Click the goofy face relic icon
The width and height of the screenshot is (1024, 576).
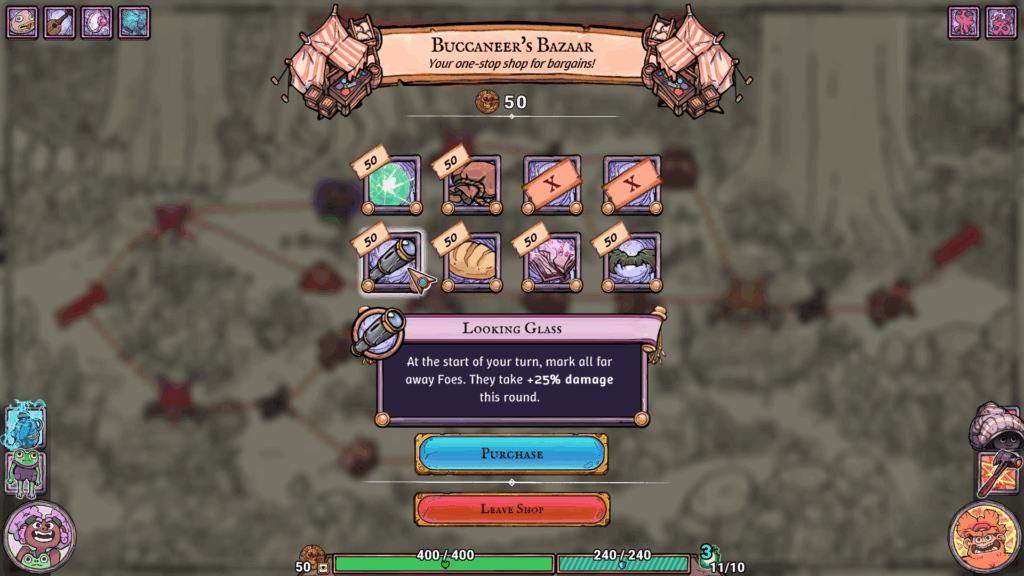pyautogui.click(x=22, y=22)
